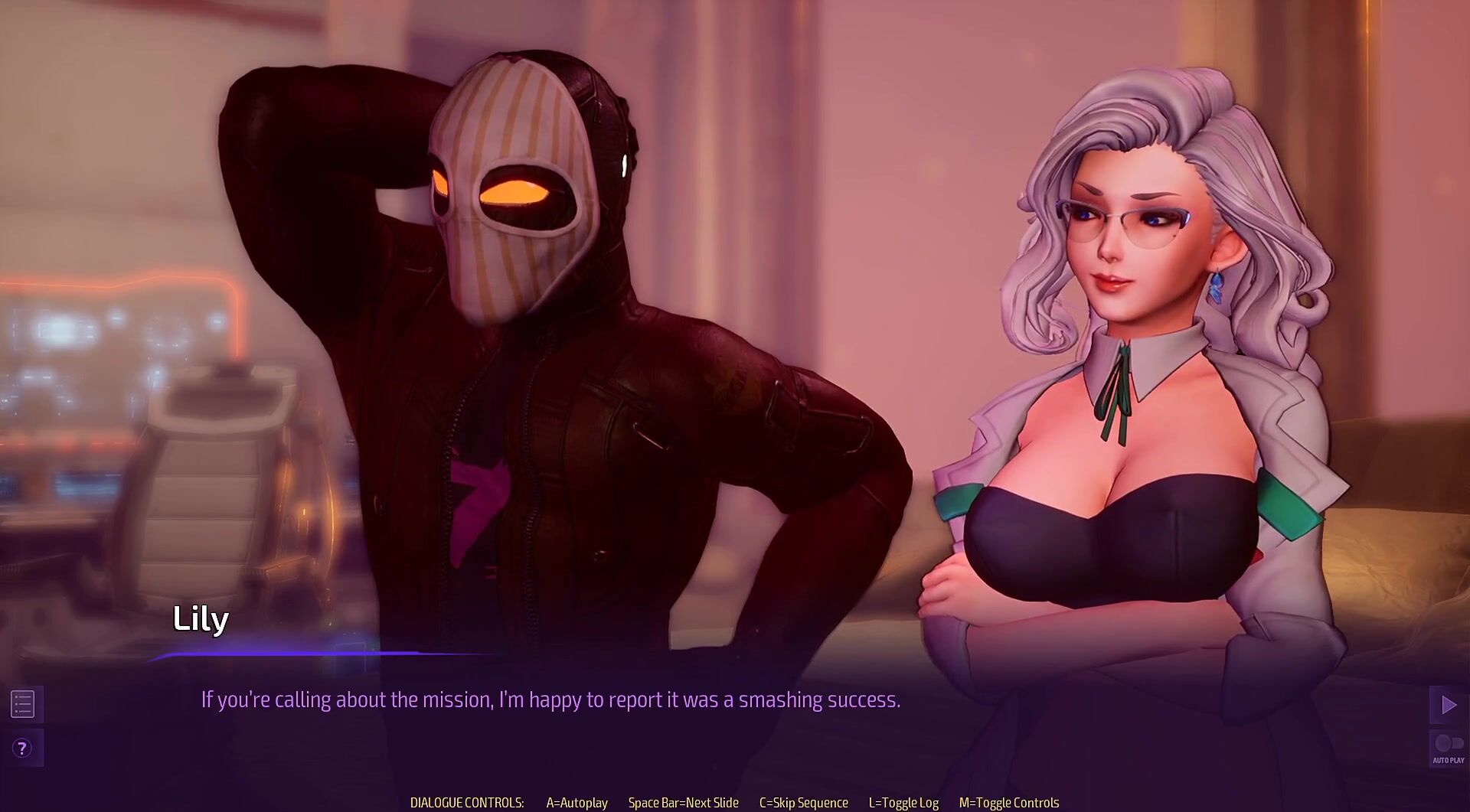Viewport: 1470px width, 812px height.
Task: Toggle the Auto Play switch
Action: pyautogui.click(x=1448, y=745)
